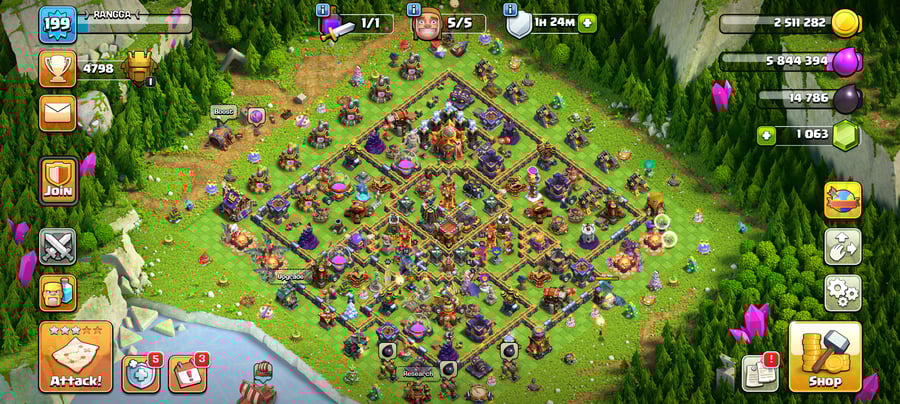The width and height of the screenshot is (900, 404).
Task: Join a clan with the Join button
Action: (58, 181)
